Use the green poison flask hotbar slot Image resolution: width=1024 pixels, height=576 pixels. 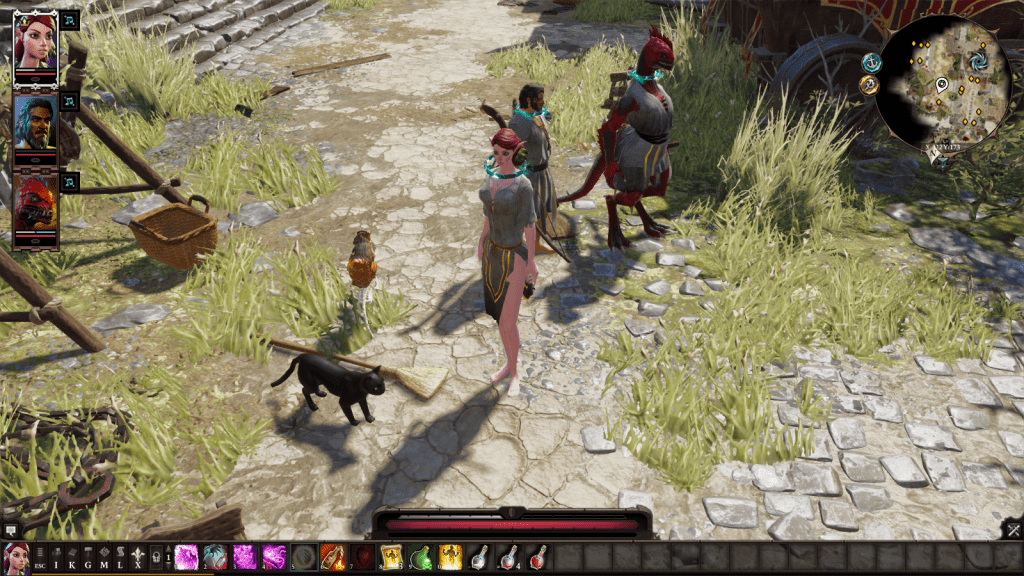pos(421,557)
